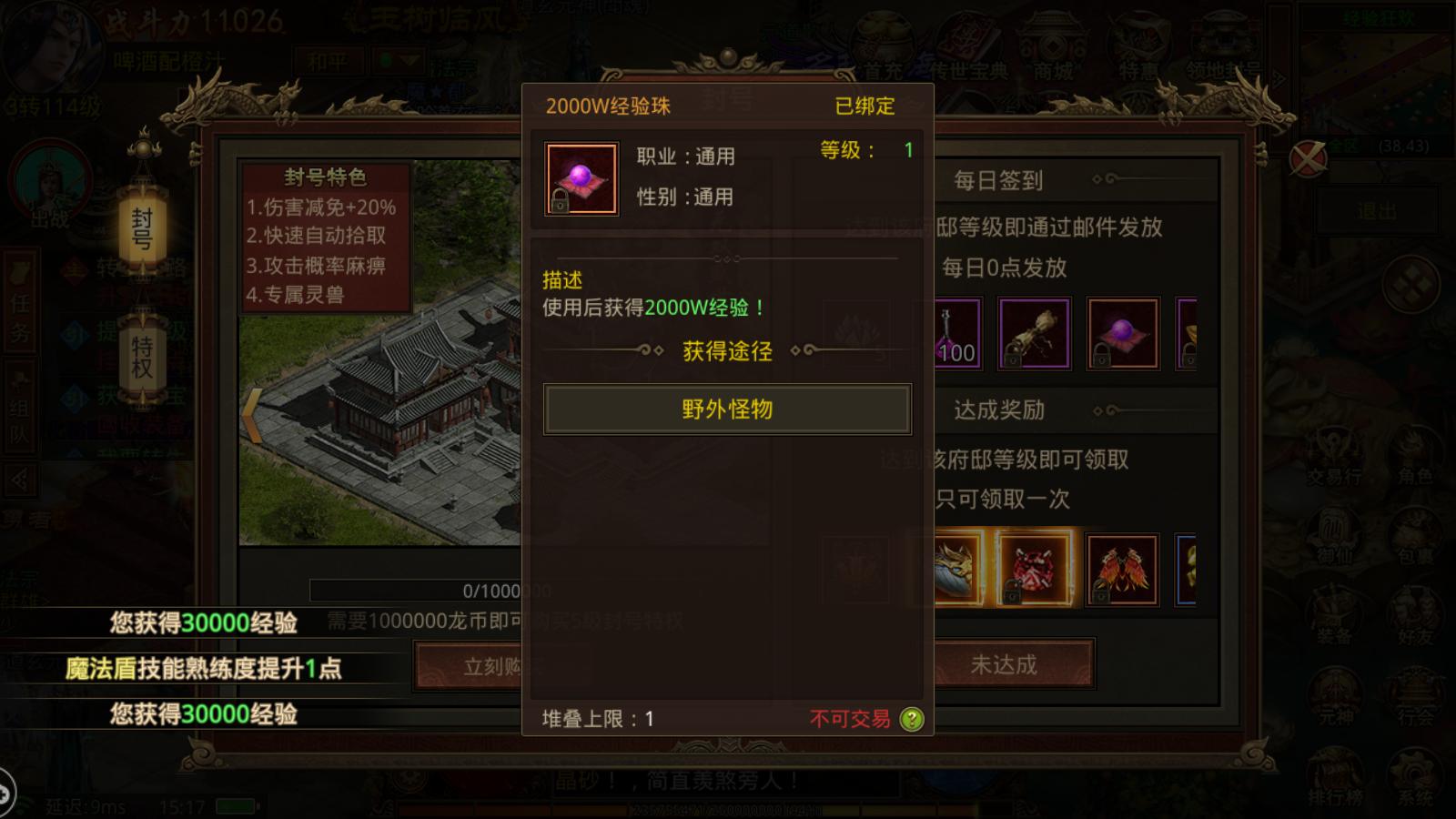Screen dimensions: 1456x819
Task: Click the 野外怪物 acquisition source button
Action: (x=727, y=409)
